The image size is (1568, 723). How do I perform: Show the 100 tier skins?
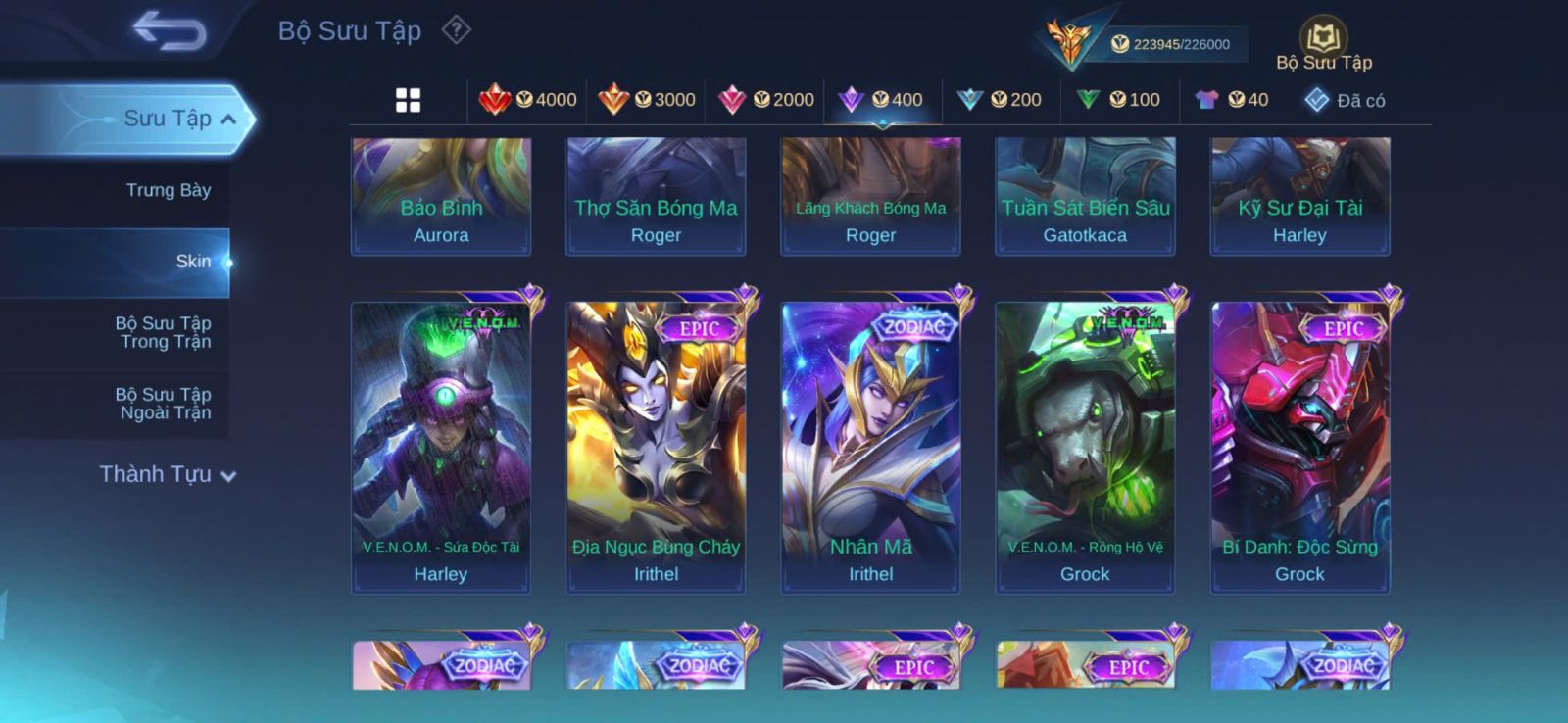click(1119, 100)
